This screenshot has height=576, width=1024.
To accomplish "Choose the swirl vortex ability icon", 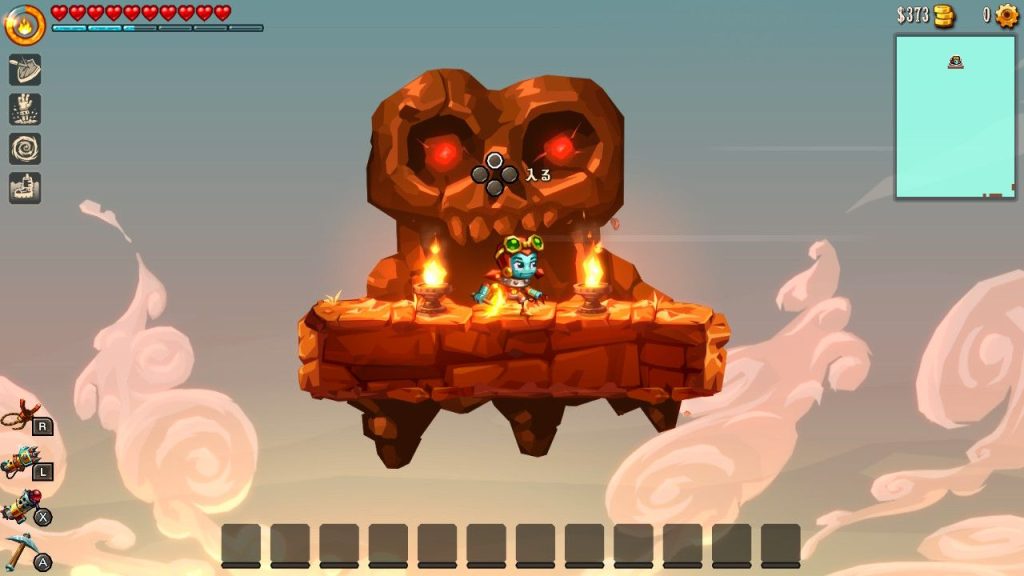I will pos(25,148).
